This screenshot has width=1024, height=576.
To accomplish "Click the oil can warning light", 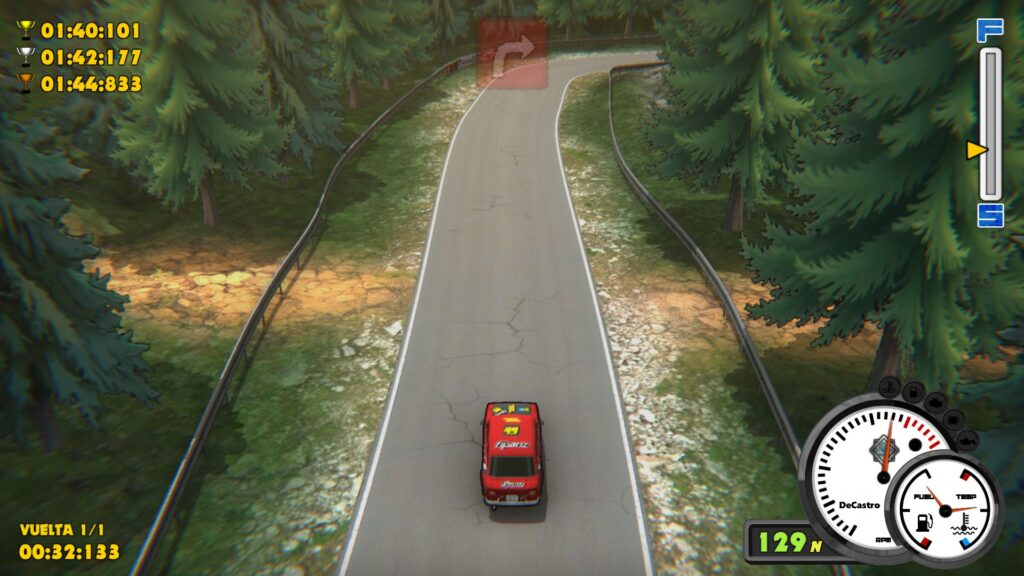I will point(966,439).
